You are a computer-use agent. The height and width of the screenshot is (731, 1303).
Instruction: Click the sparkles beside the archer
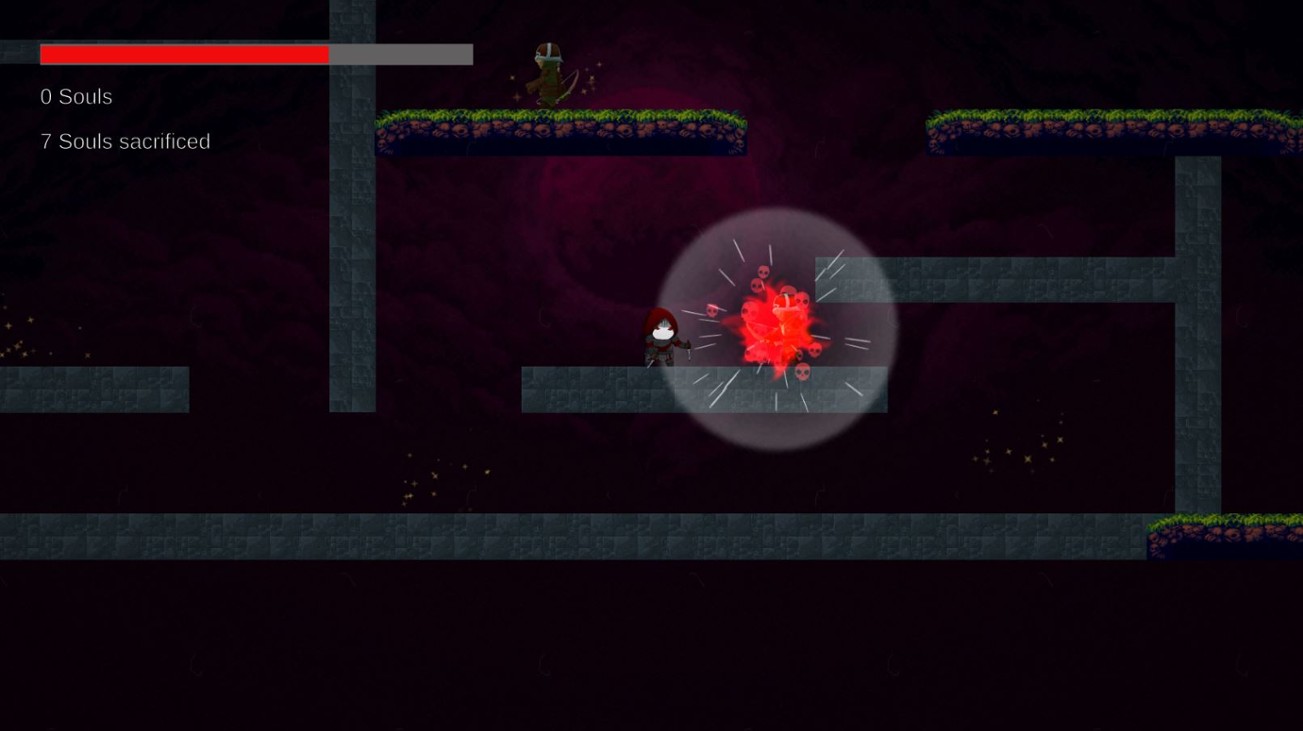click(x=590, y=77)
